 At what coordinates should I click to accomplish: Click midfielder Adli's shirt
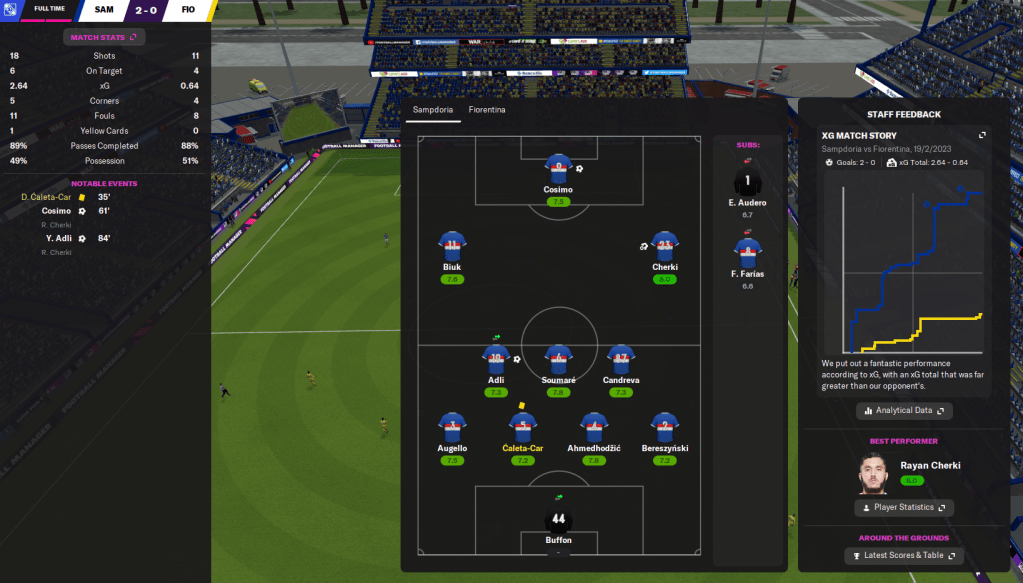496,359
